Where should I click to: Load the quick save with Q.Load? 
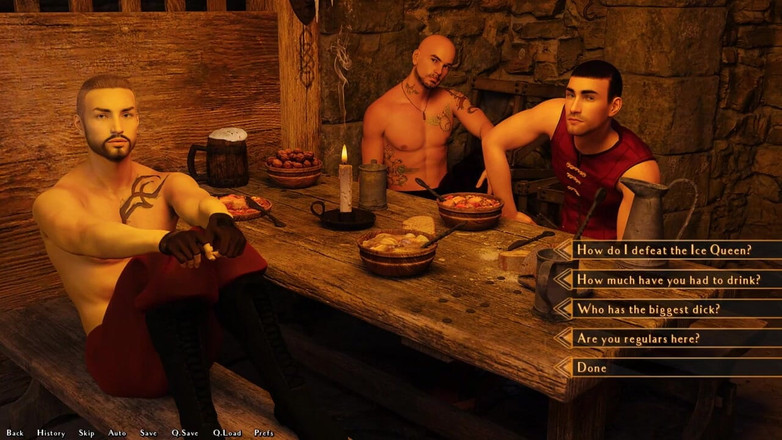[x=227, y=433]
